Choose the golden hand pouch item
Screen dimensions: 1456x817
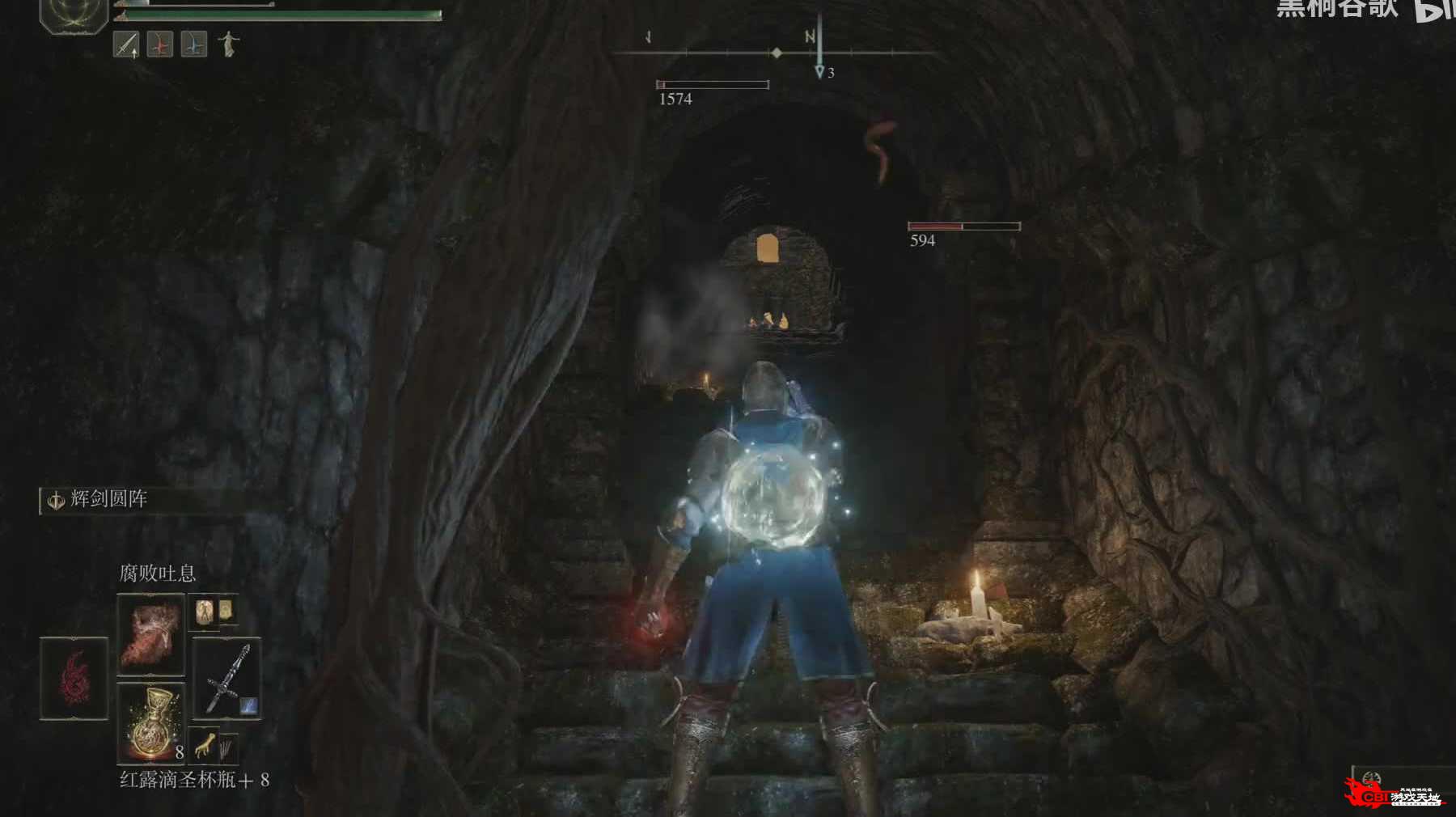(205, 746)
